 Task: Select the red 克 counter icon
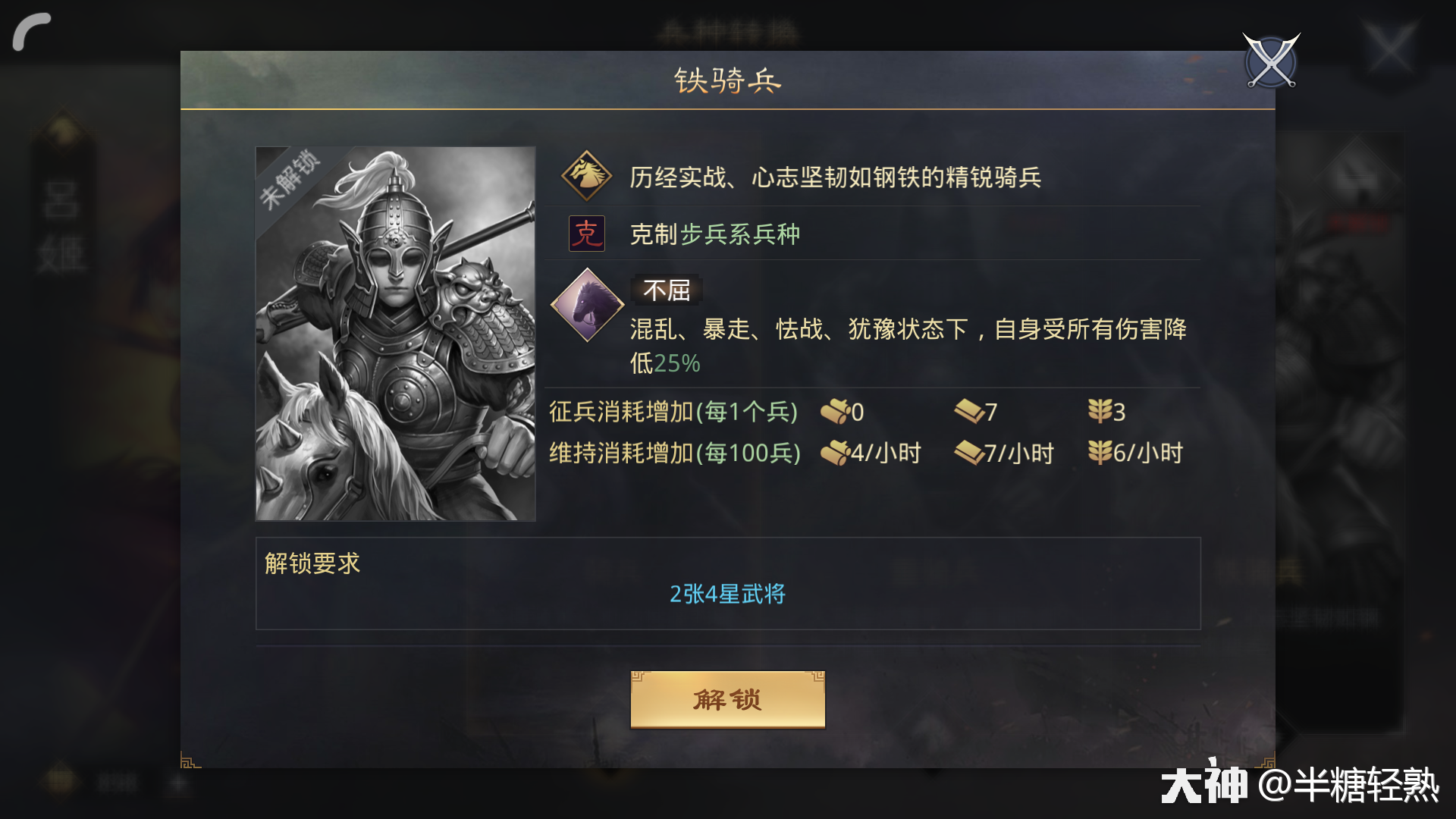pyautogui.click(x=585, y=234)
